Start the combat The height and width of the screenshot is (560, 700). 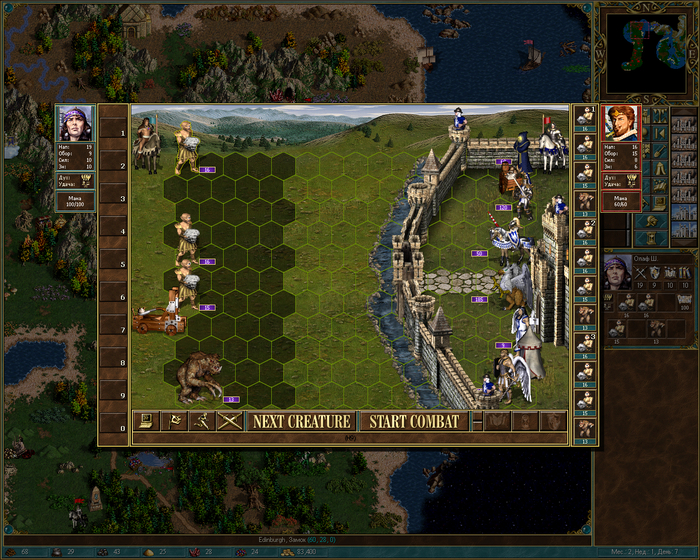coord(414,421)
